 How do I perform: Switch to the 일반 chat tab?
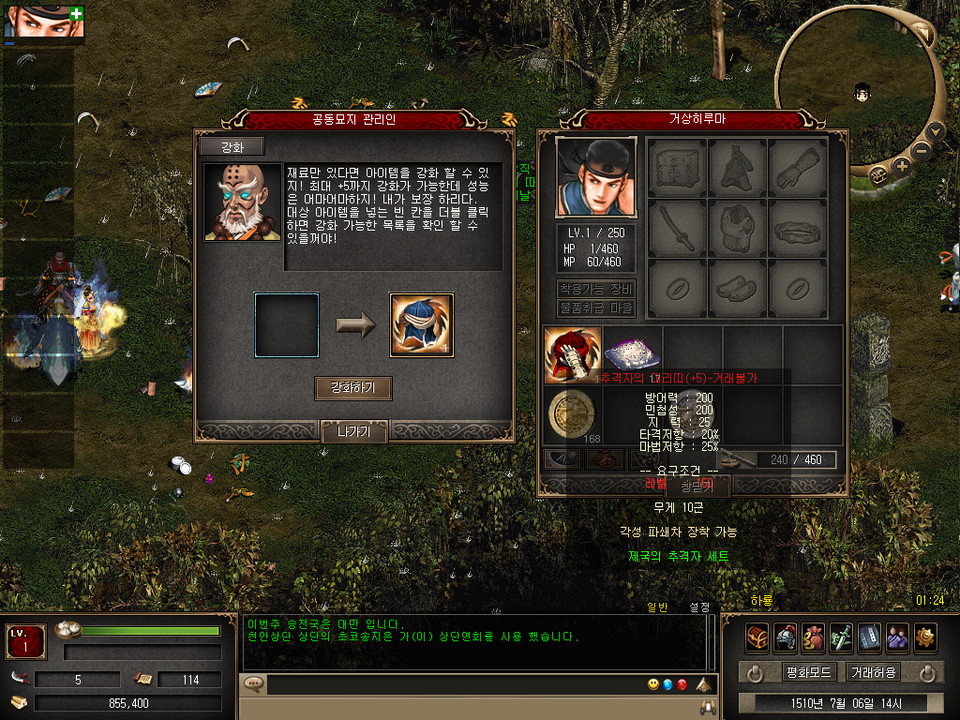(x=657, y=607)
